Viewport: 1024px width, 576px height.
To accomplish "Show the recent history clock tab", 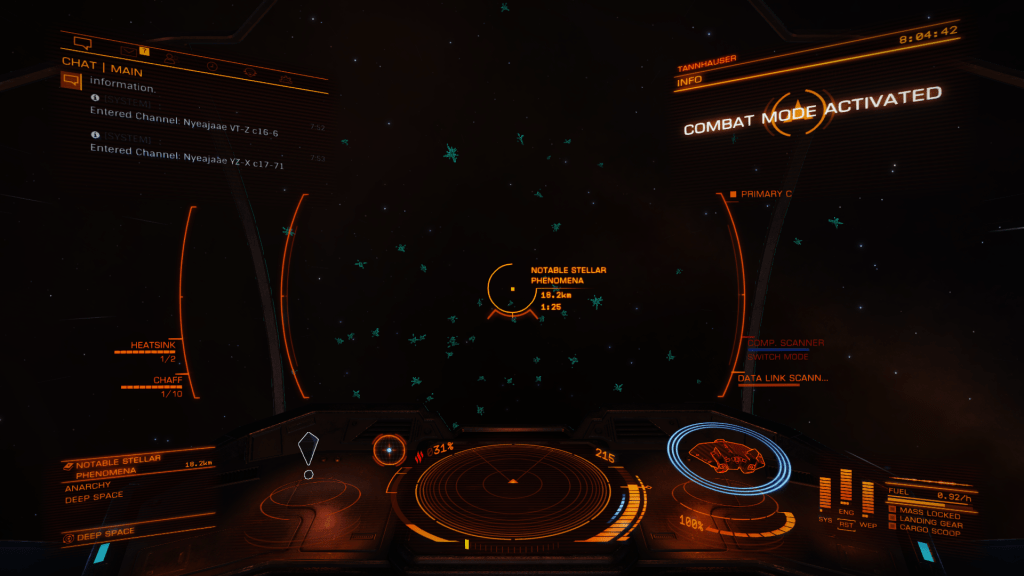I will click(212, 66).
